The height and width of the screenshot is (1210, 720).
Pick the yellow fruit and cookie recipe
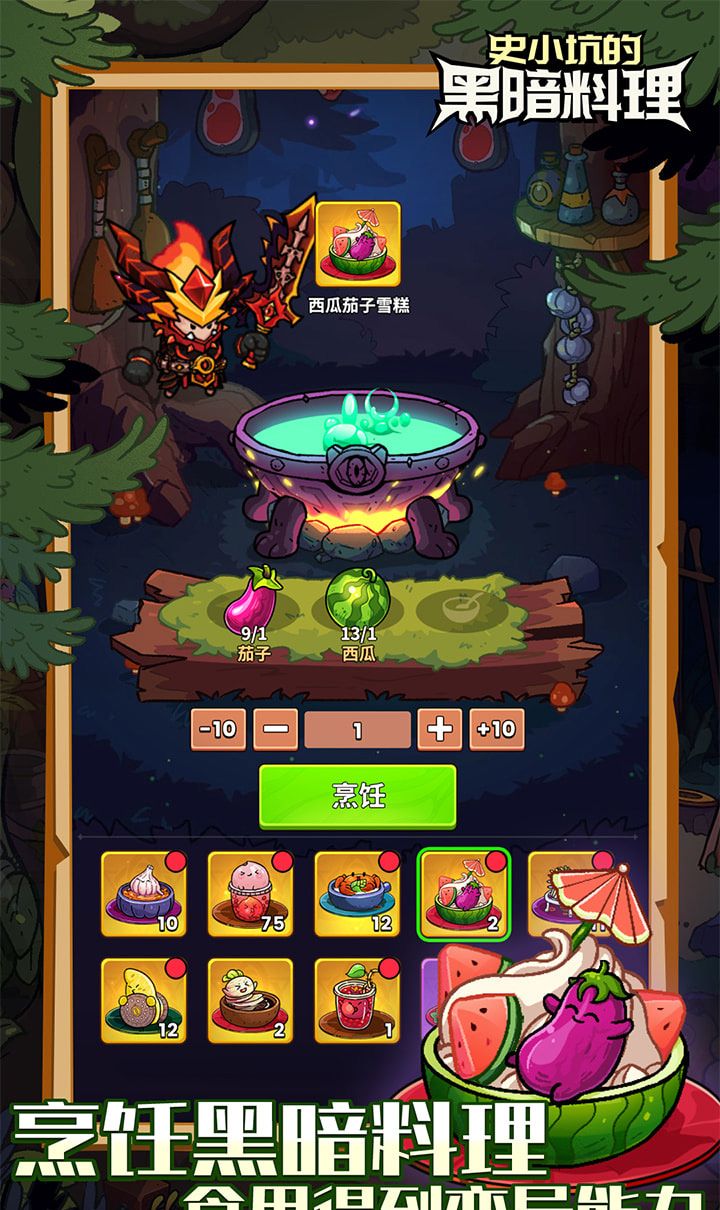(143, 1001)
